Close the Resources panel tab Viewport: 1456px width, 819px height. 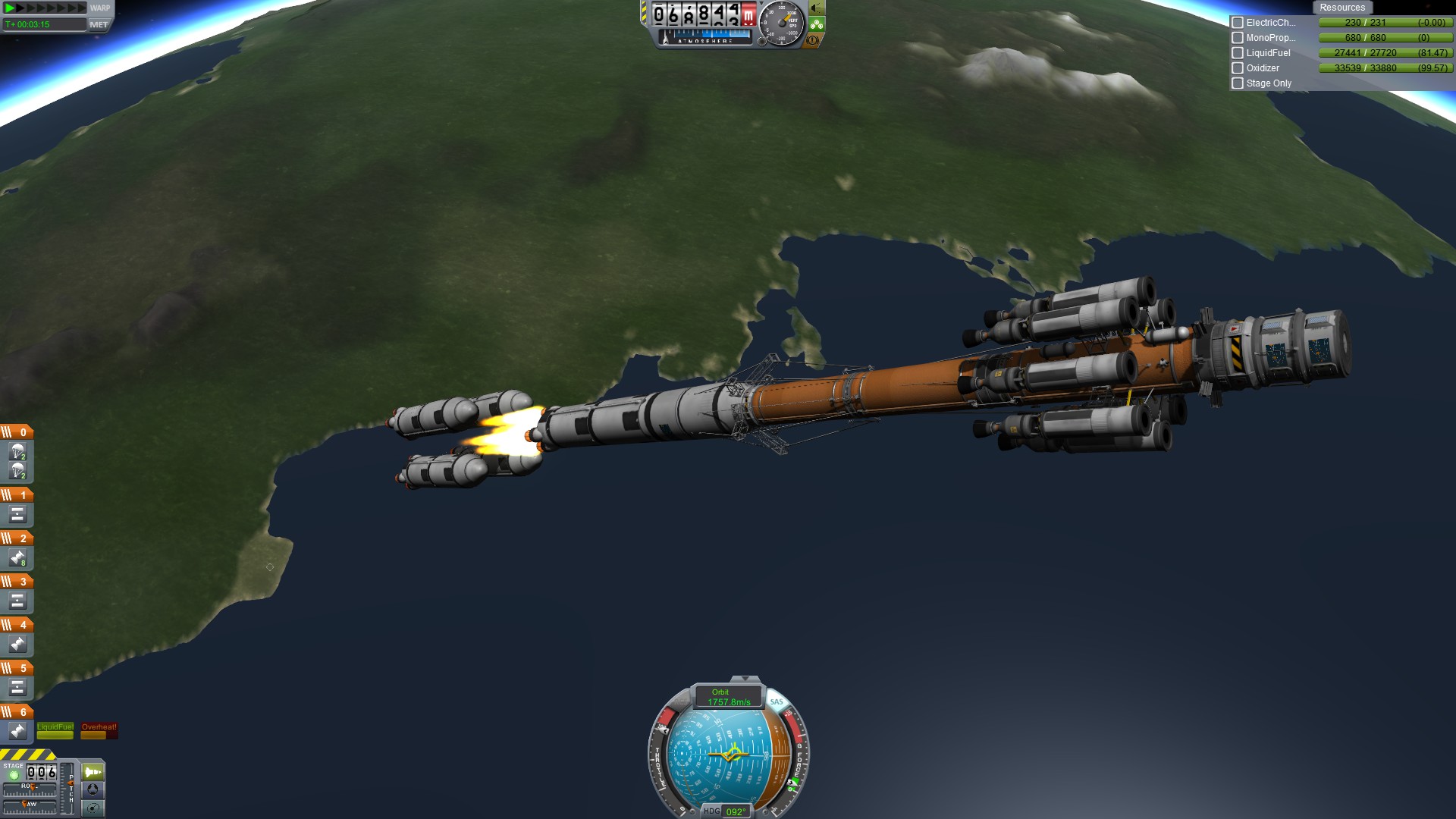[1341, 8]
